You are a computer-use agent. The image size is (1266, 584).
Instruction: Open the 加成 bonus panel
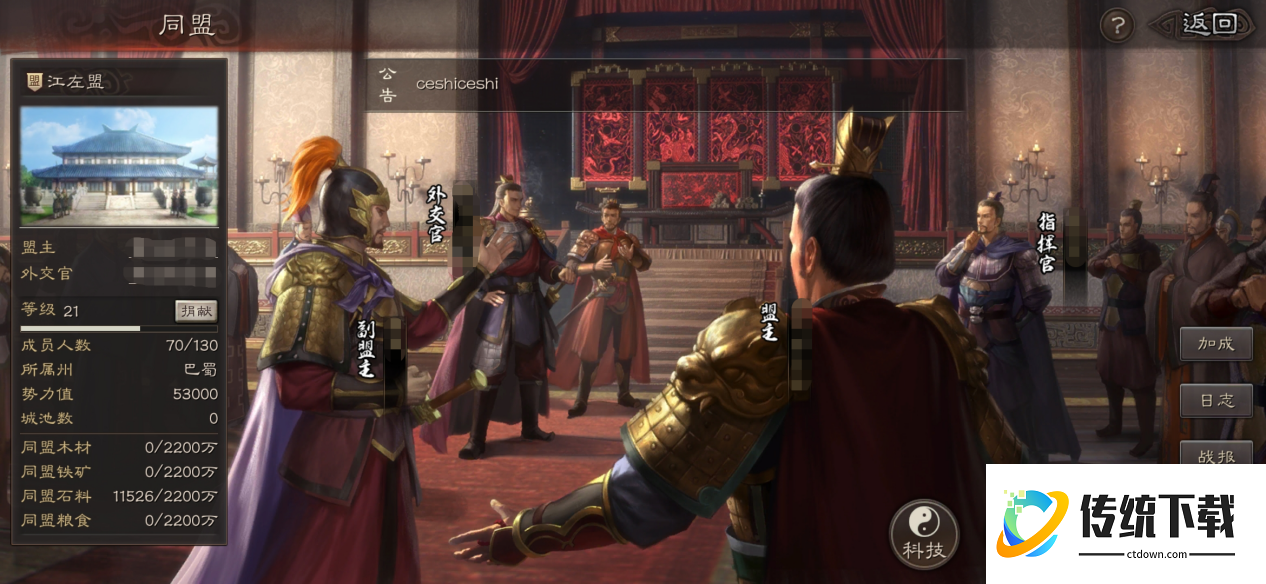(1216, 344)
